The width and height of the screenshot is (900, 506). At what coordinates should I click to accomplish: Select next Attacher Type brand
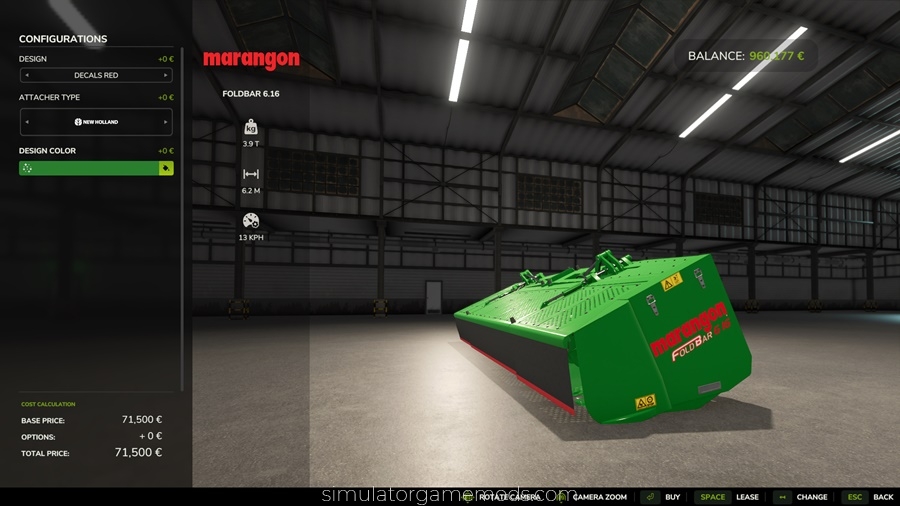click(x=166, y=122)
